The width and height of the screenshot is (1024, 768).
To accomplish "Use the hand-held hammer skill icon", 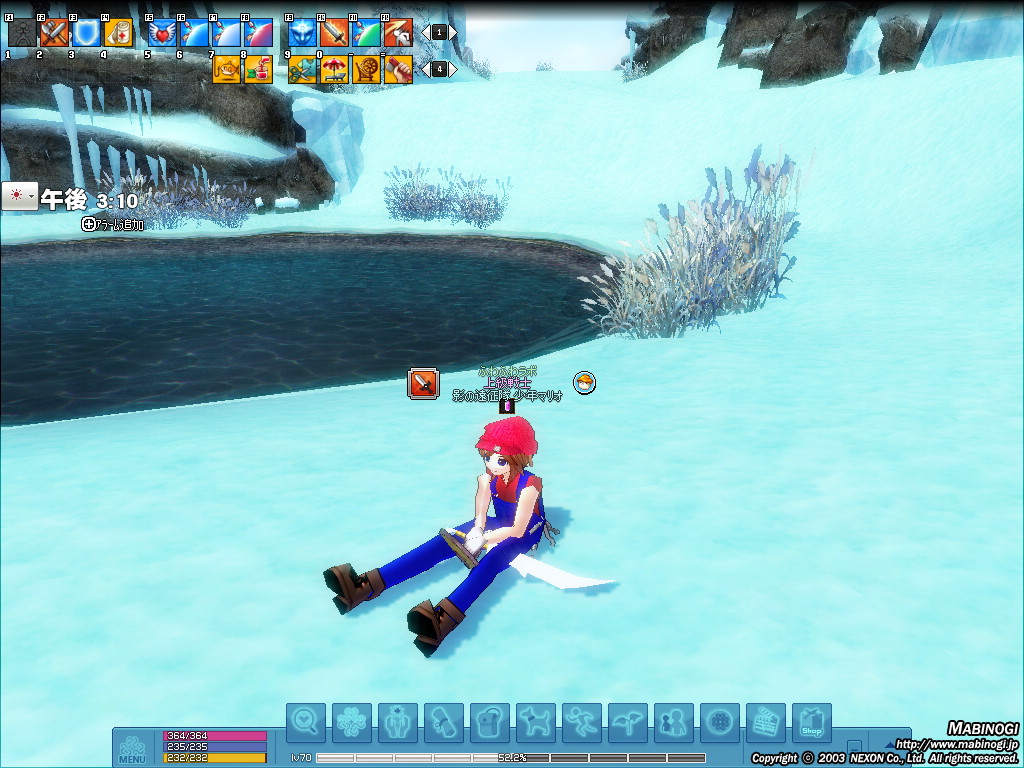I will tap(398, 69).
